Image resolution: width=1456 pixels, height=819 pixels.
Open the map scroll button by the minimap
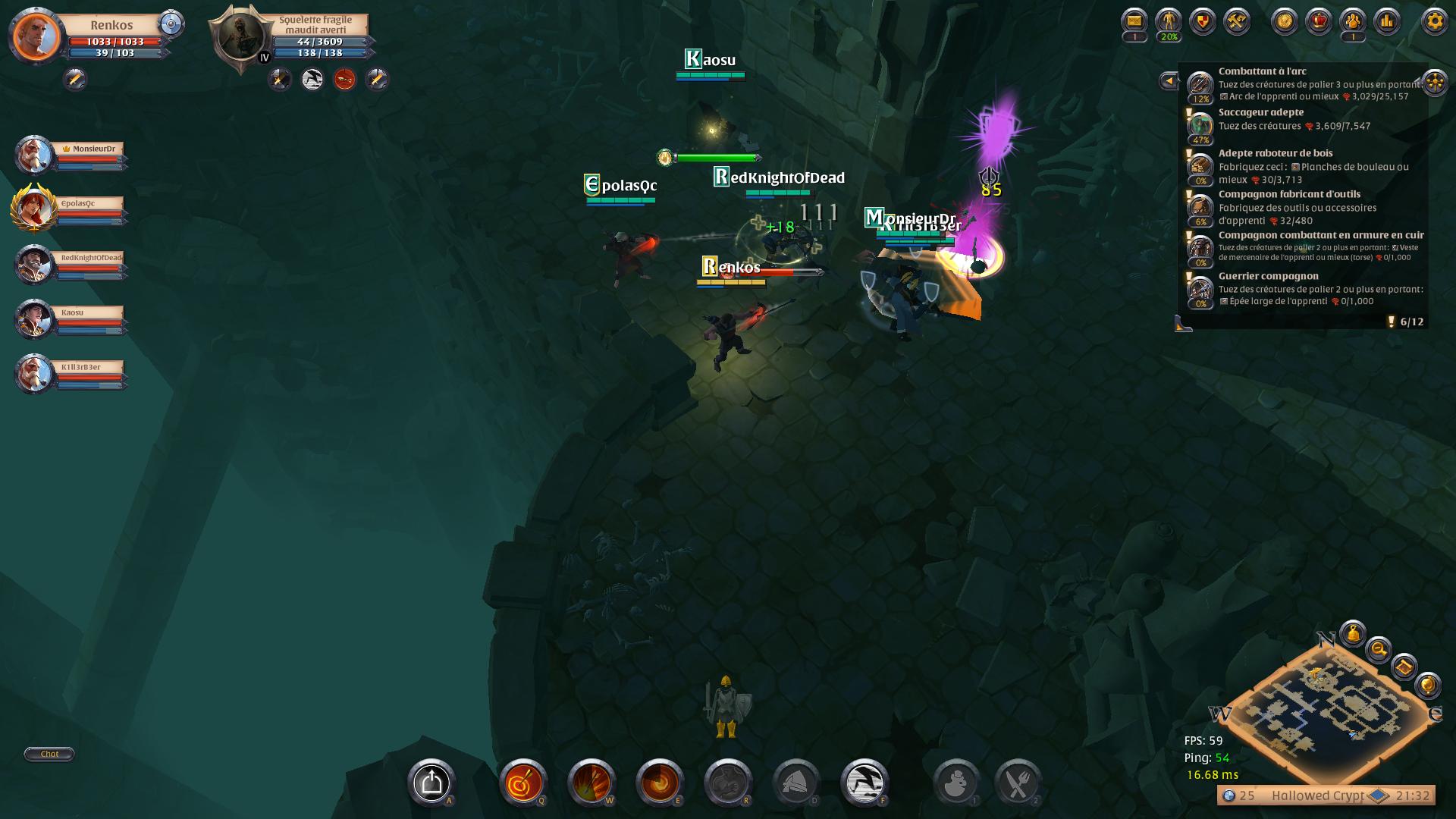tap(1404, 667)
